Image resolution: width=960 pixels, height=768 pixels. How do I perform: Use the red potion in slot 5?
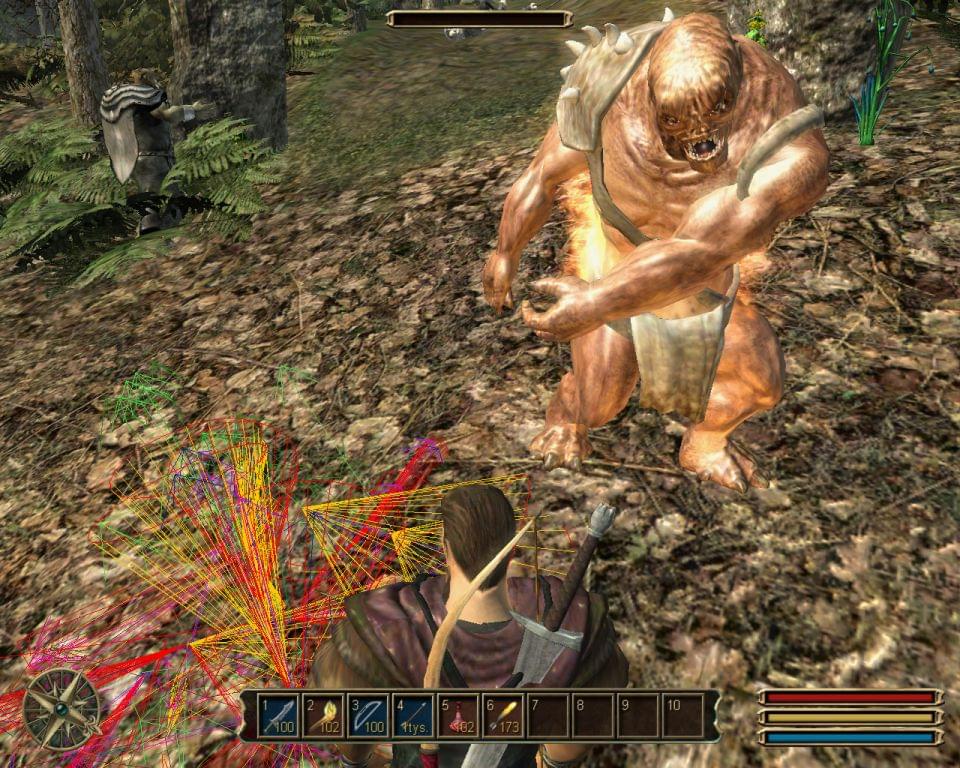click(x=458, y=716)
